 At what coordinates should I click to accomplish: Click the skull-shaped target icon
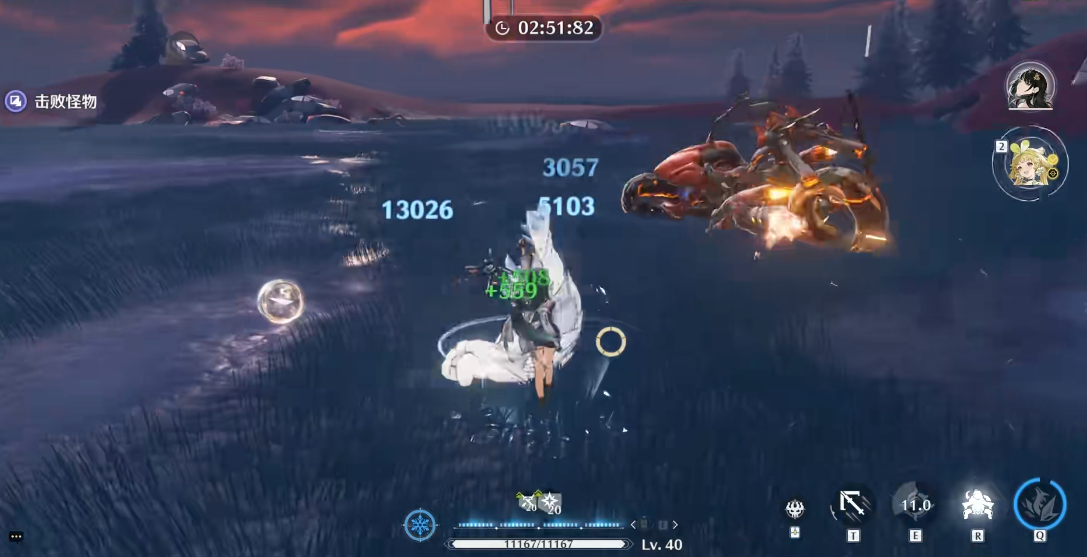click(795, 509)
